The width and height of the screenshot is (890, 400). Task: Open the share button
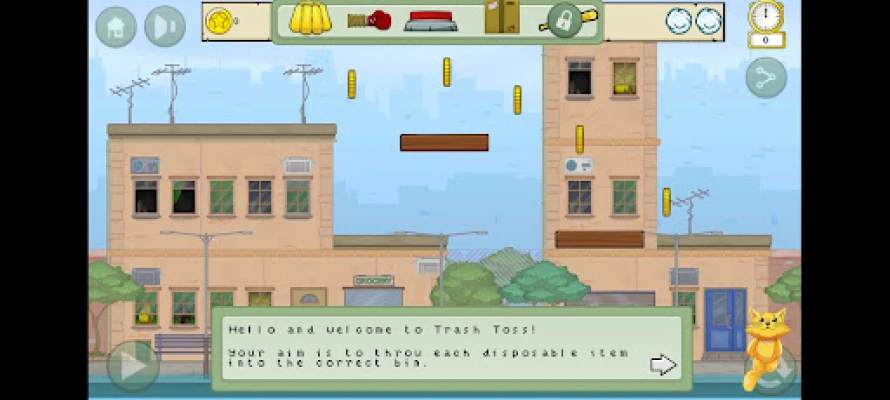click(x=766, y=78)
